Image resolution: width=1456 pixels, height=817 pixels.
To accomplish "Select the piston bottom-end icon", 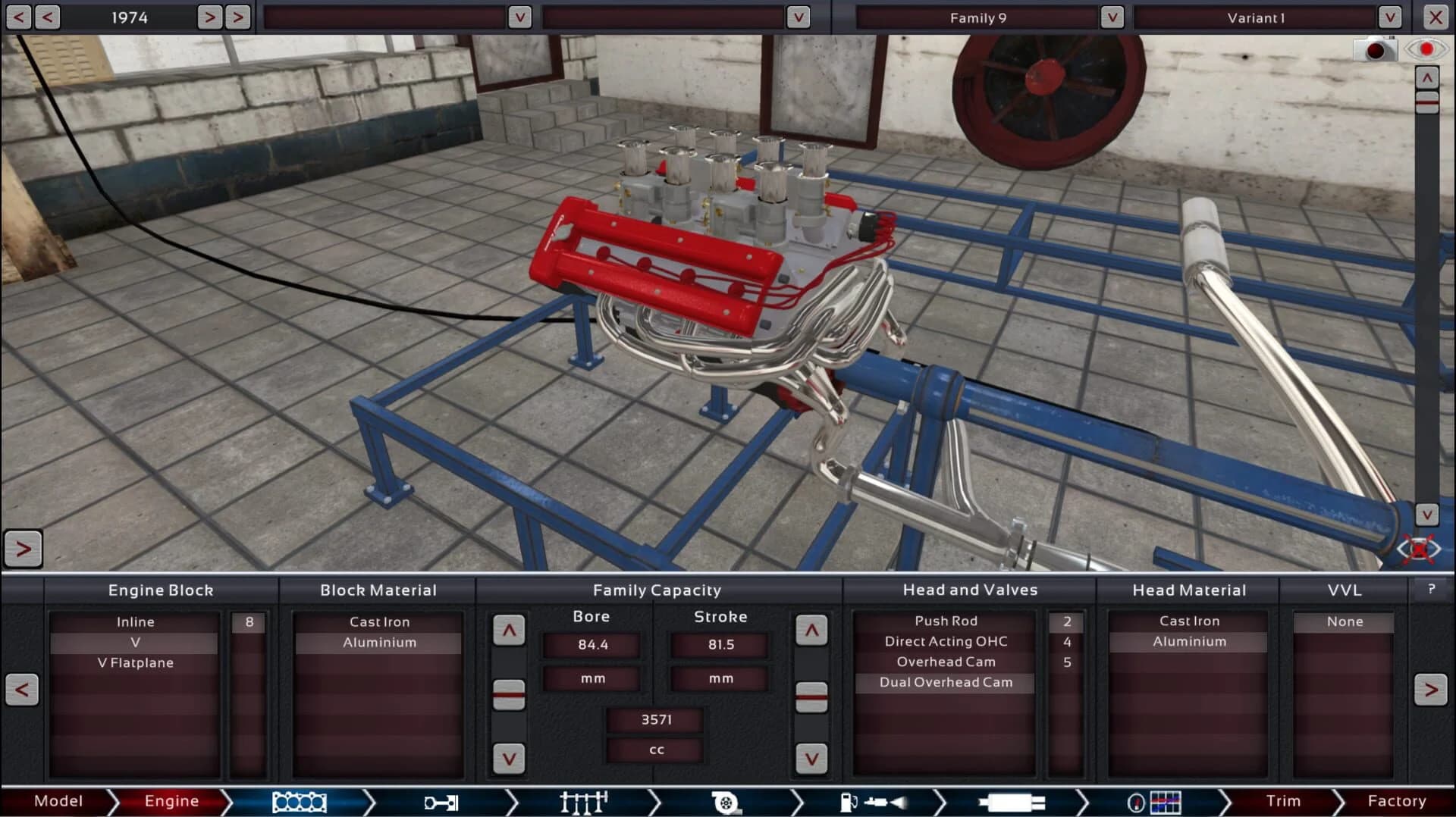I will 441,801.
